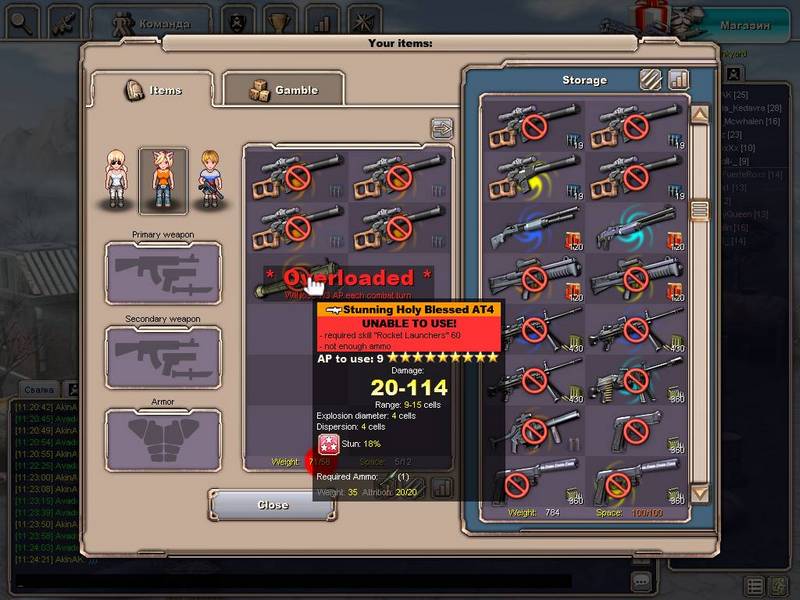Close the Your items window

[272, 505]
